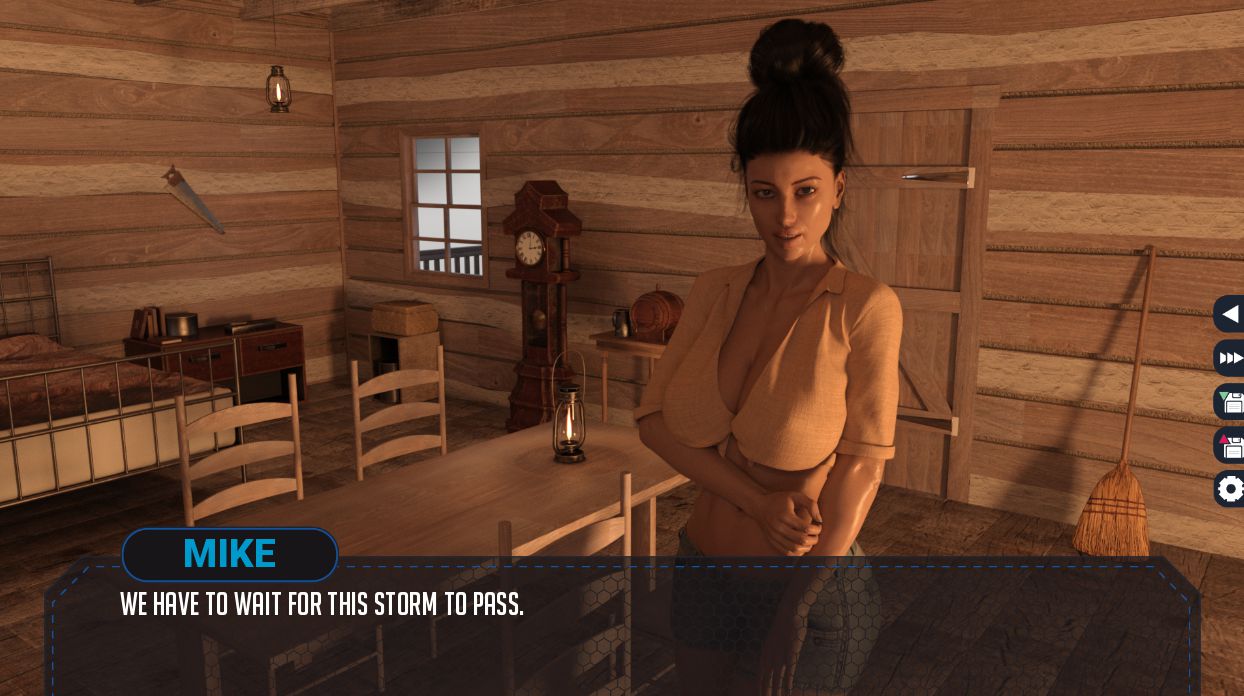
Task: Open the load menu (red arrow floppy icon)
Action: coord(1231,445)
